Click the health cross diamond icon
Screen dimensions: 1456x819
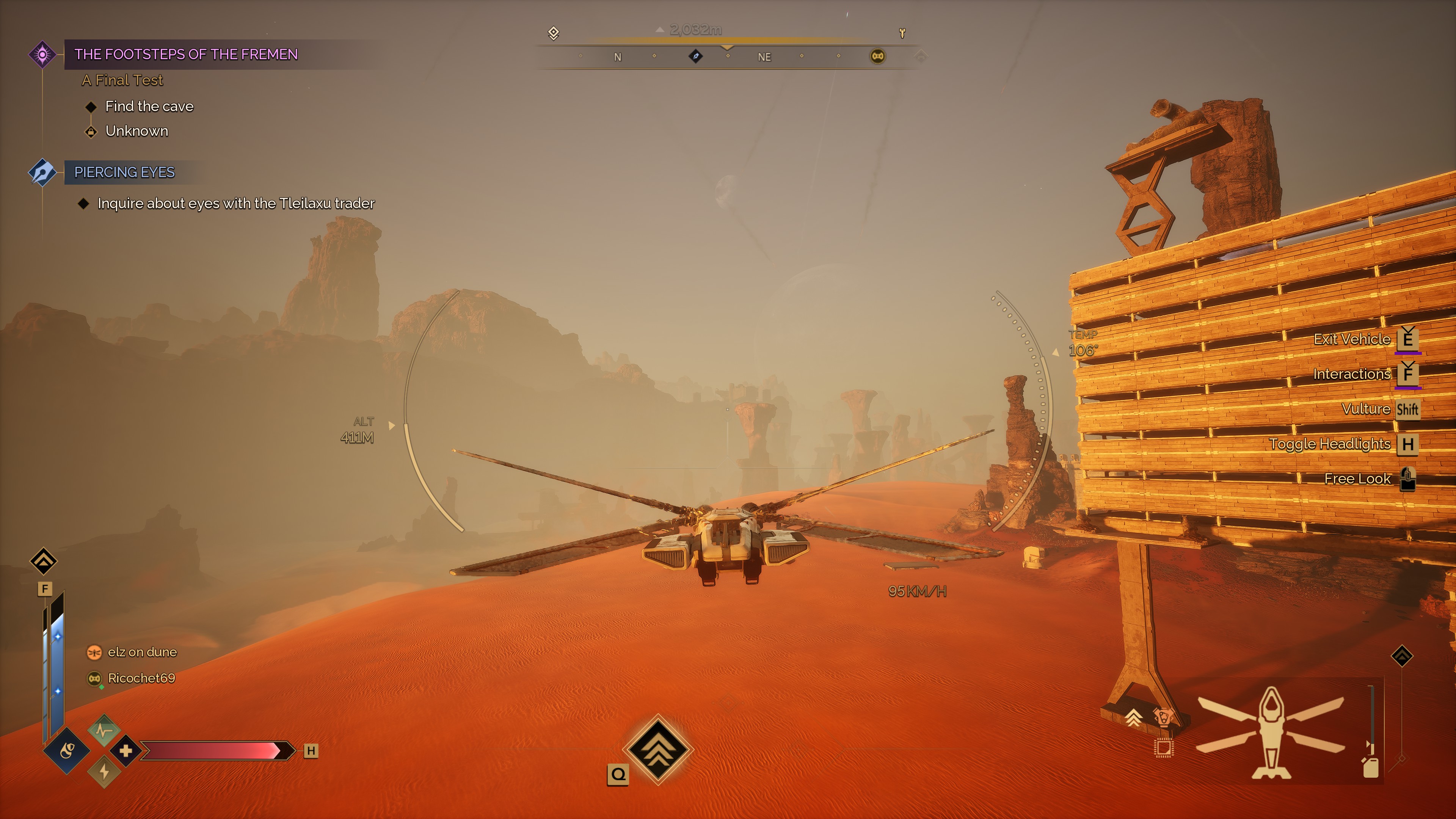pyautogui.click(x=126, y=751)
